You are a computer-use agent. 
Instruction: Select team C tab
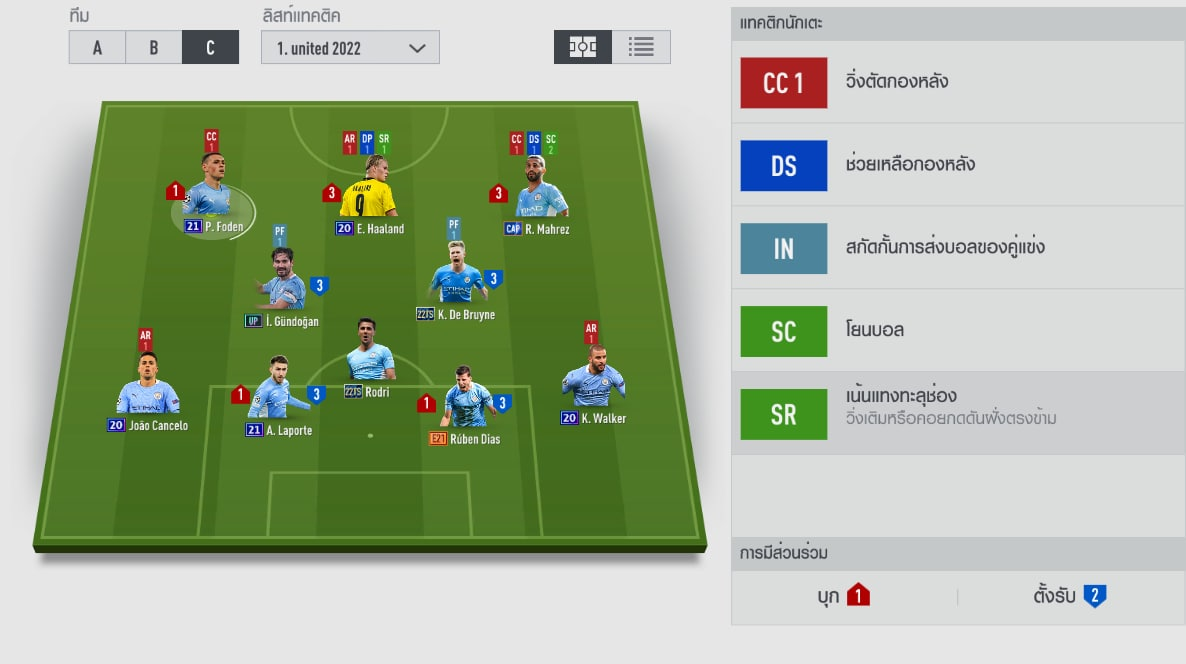pyautogui.click(x=210, y=47)
